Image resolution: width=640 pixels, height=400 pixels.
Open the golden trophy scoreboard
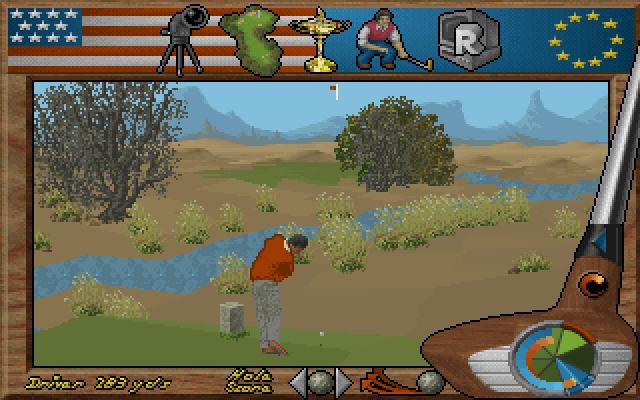click(x=322, y=38)
